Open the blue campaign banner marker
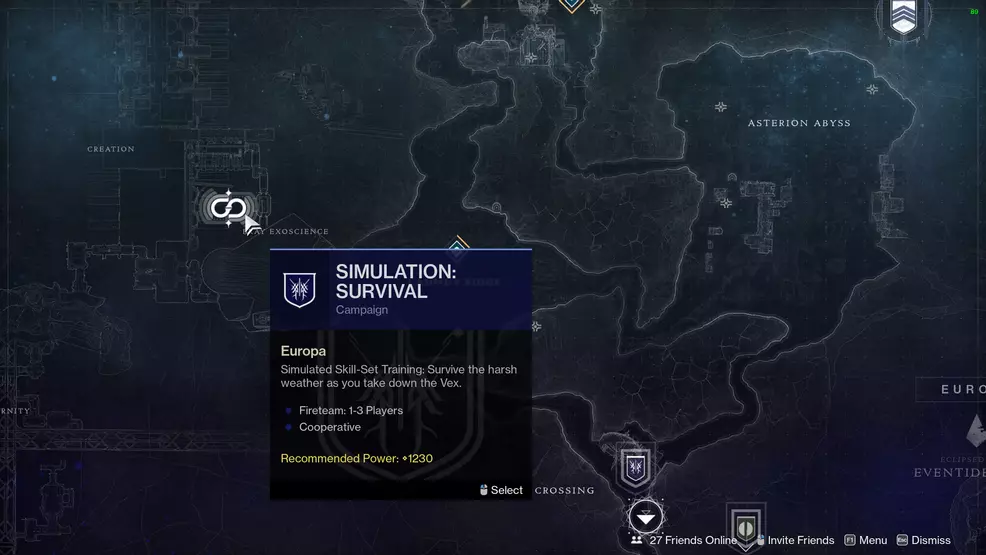Screen dimensions: 986x555 [636, 467]
